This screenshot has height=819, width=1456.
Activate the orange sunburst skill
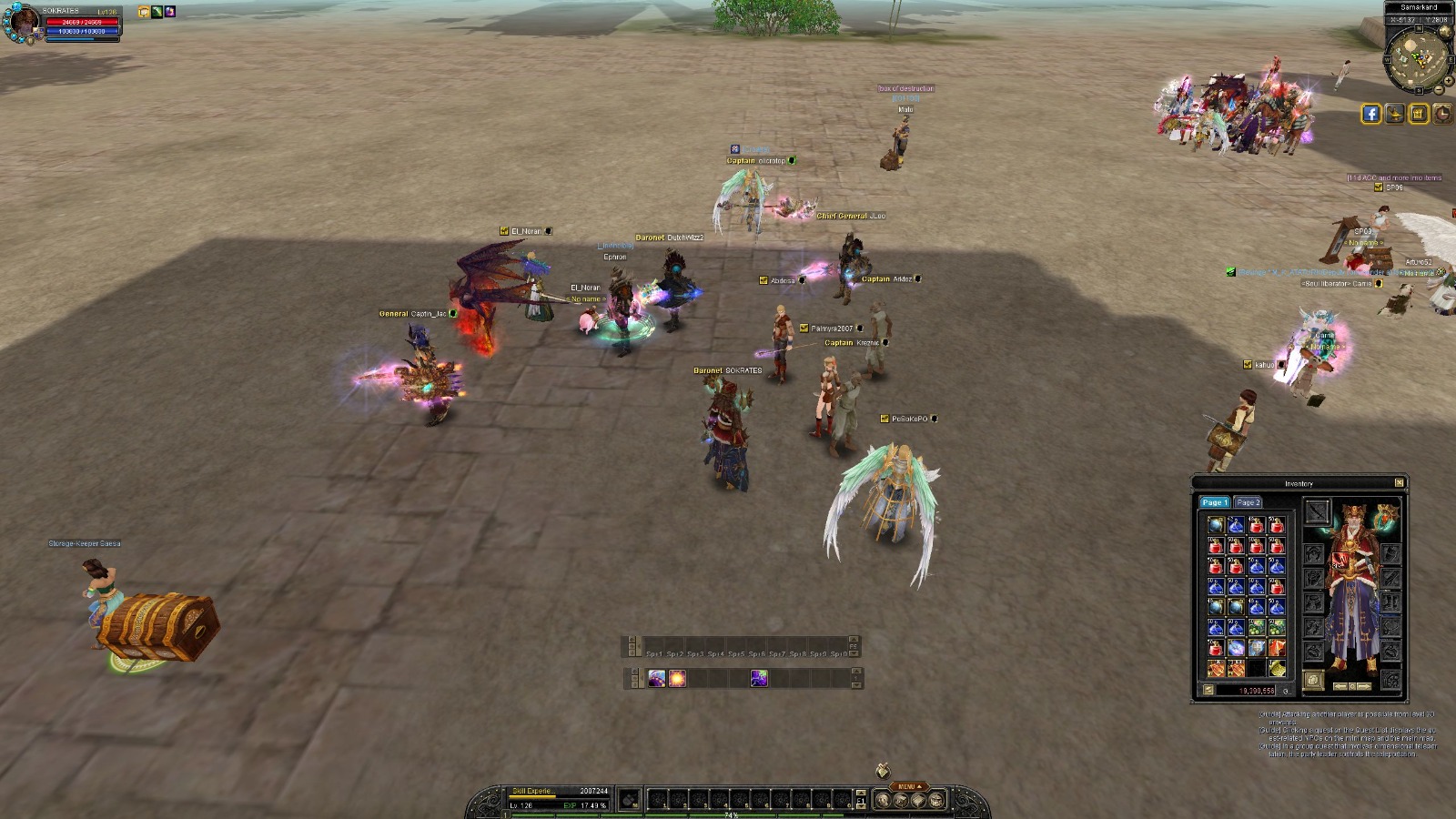click(x=677, y=679)
